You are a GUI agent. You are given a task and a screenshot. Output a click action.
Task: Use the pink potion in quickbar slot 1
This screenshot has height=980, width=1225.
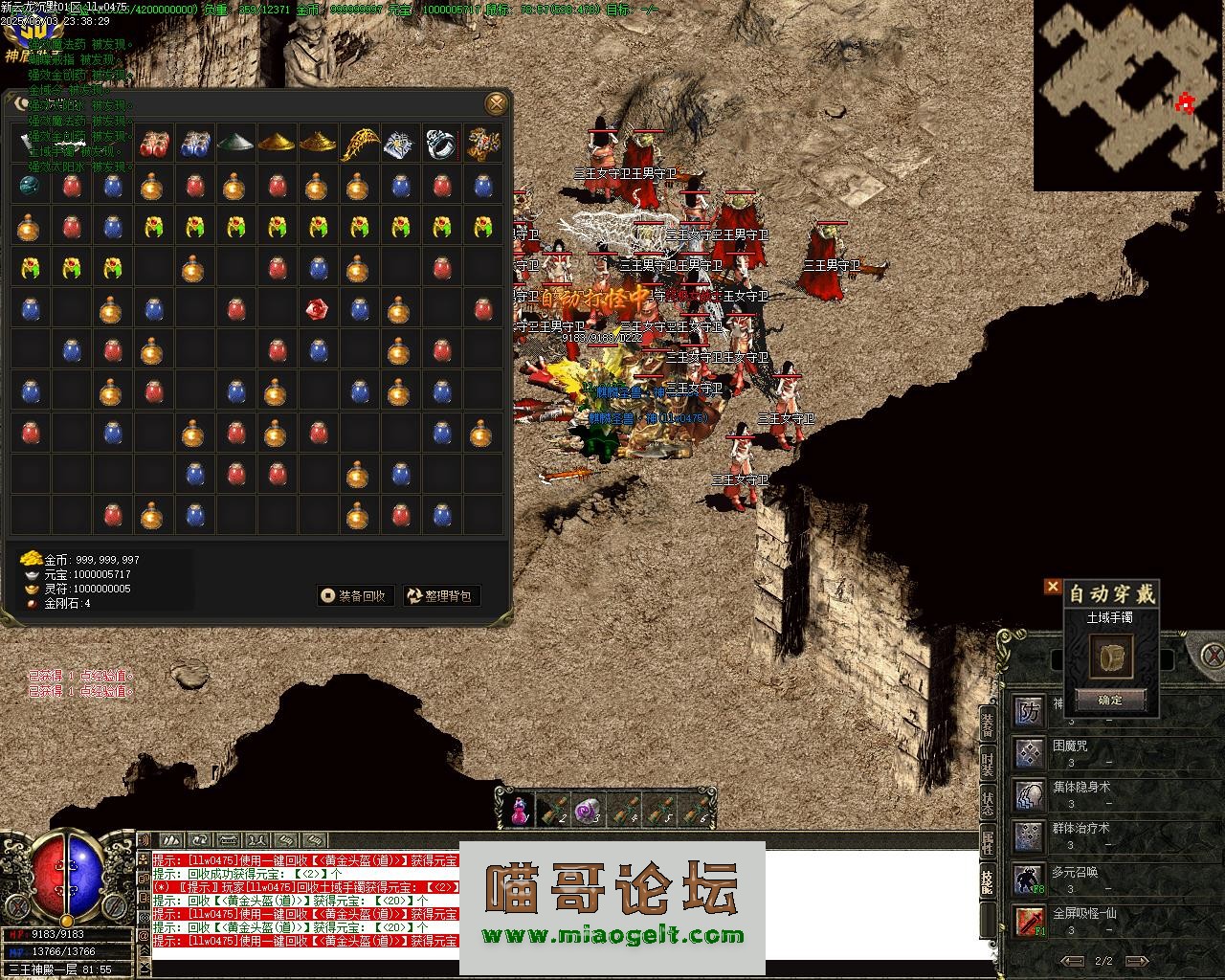[x=518, y=811]
